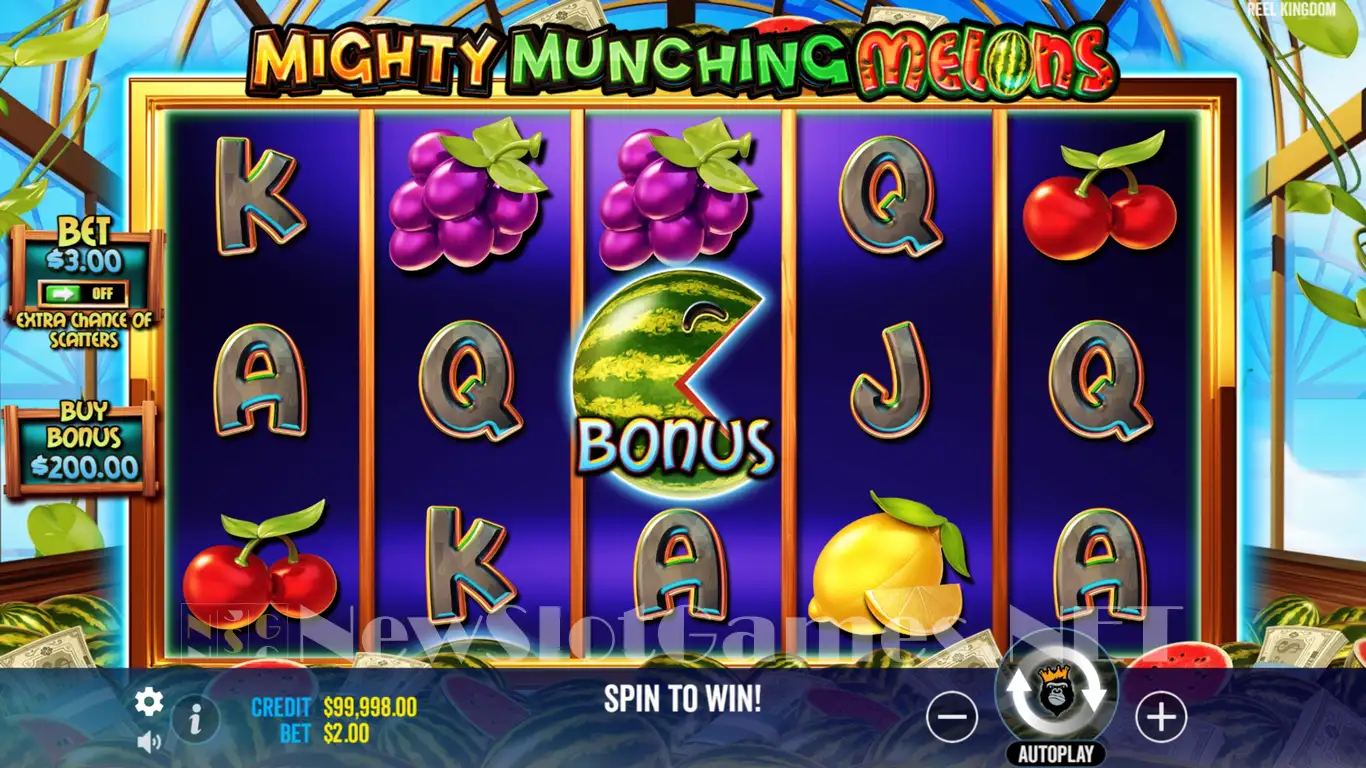Mute the sound via speaker icon
This screenshot has width=1366, height=768.
click(x=149, y=741)
